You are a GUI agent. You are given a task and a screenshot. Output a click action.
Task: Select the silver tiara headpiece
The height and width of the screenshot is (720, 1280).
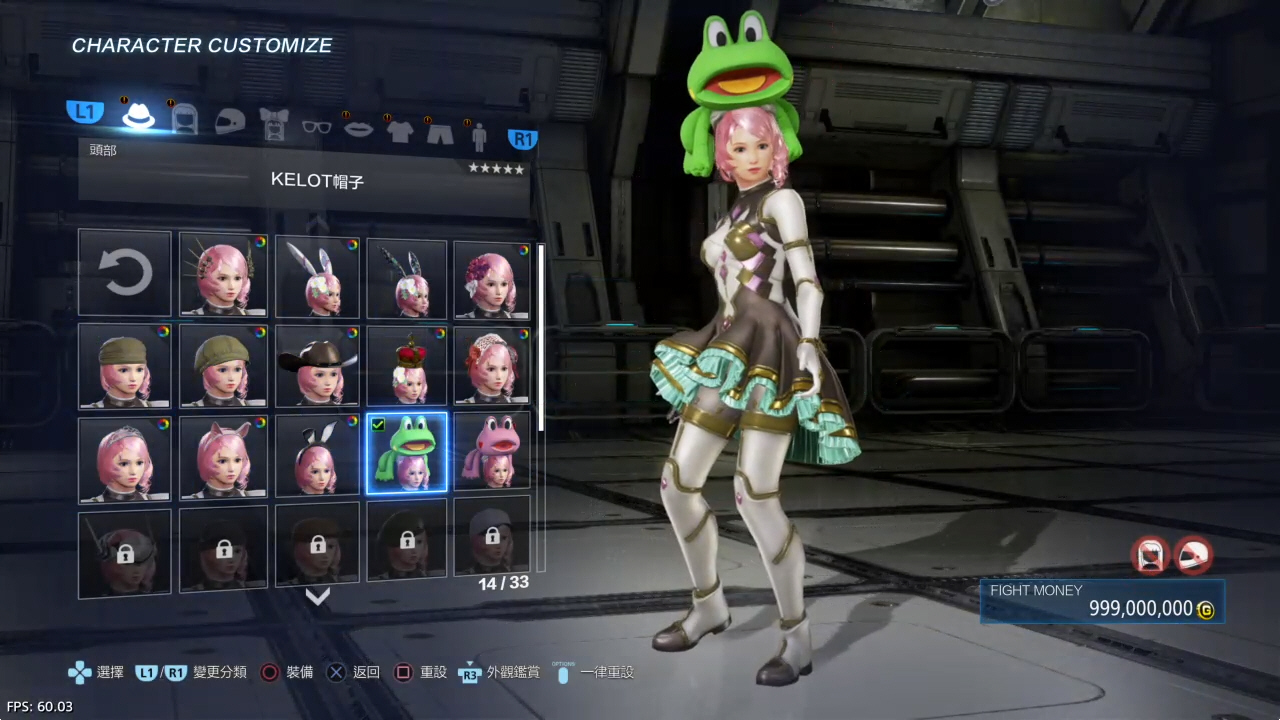click(125, 458)
